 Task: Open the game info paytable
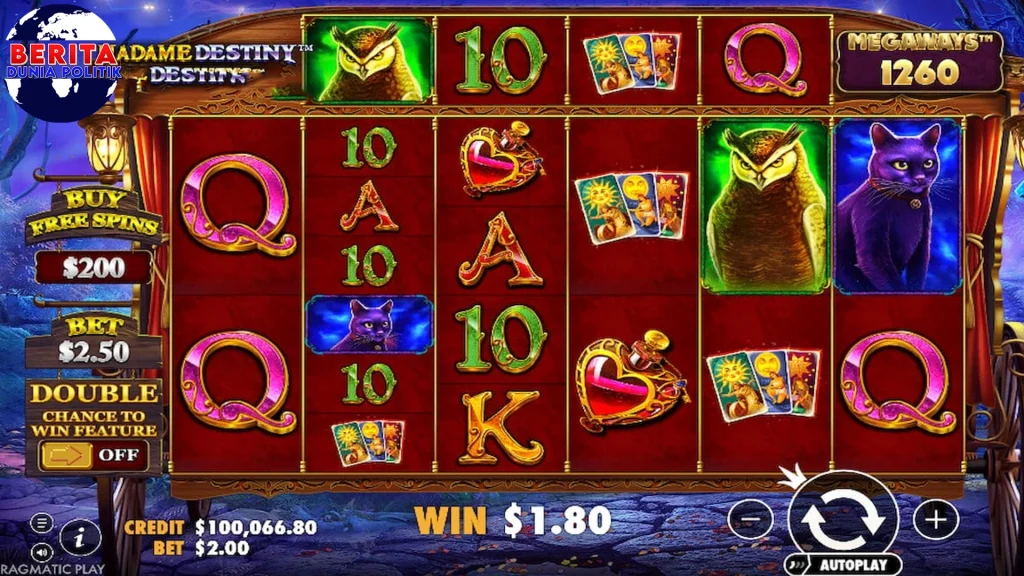(x=81, y=538)
